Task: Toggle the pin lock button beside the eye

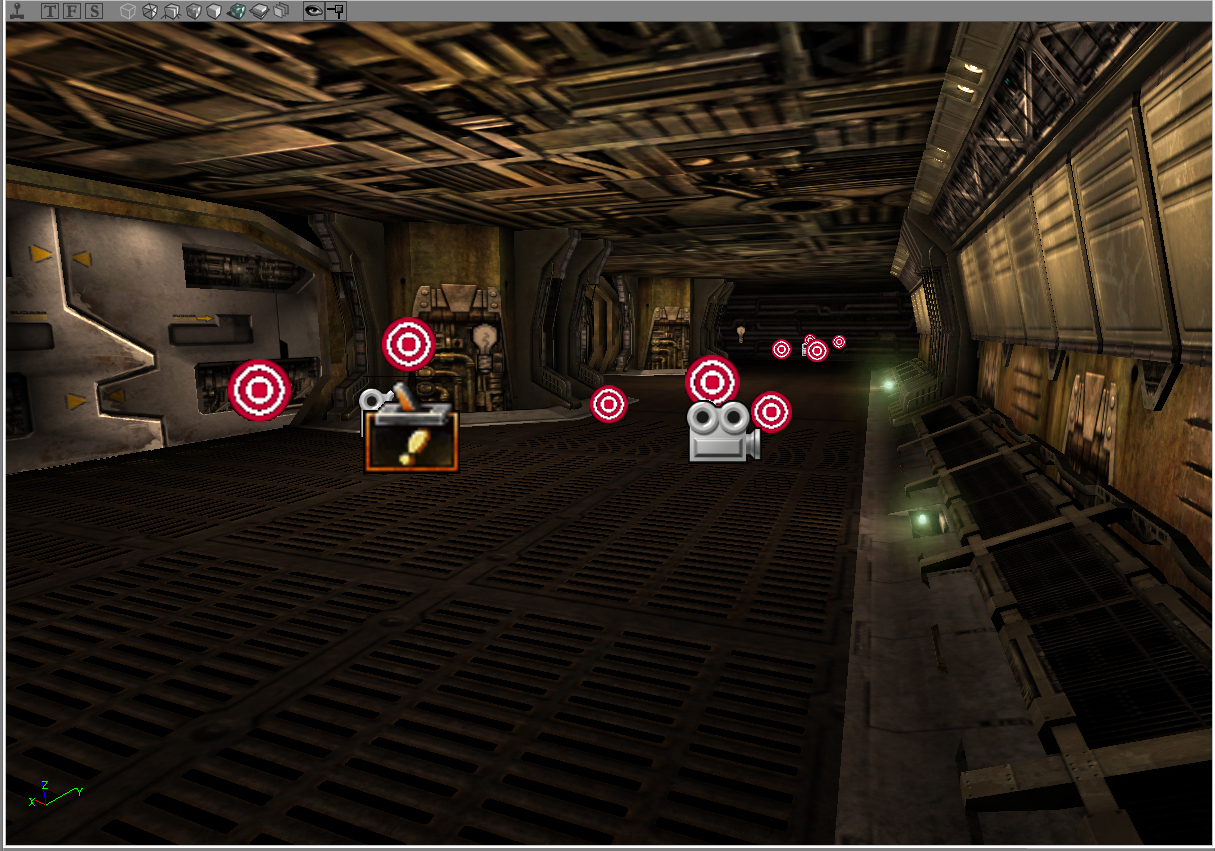Action: tap(336, 11)
